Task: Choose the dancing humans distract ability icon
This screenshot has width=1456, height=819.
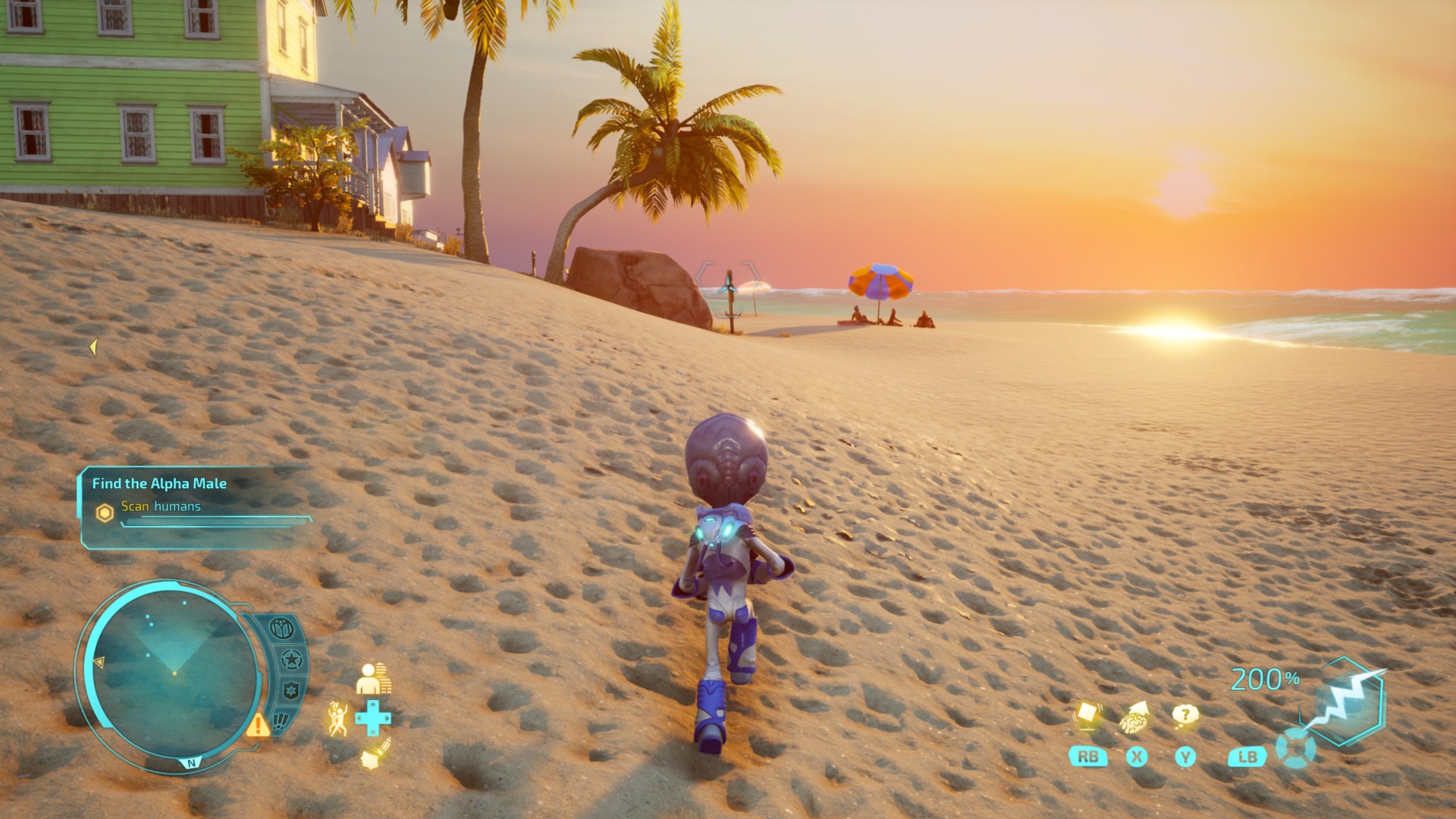Action: pyautogui.click(x=338, y=717)
